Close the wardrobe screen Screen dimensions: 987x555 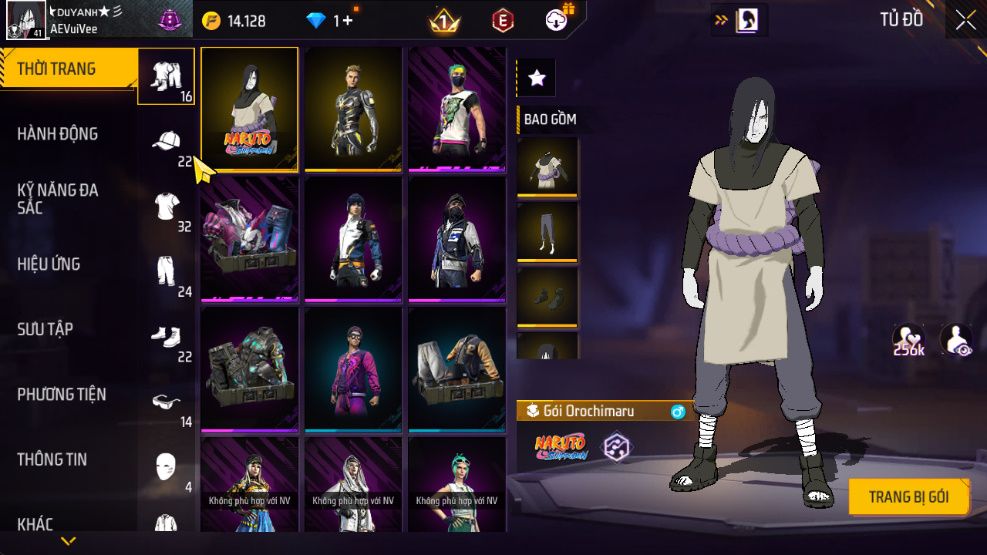pos(965,19)
